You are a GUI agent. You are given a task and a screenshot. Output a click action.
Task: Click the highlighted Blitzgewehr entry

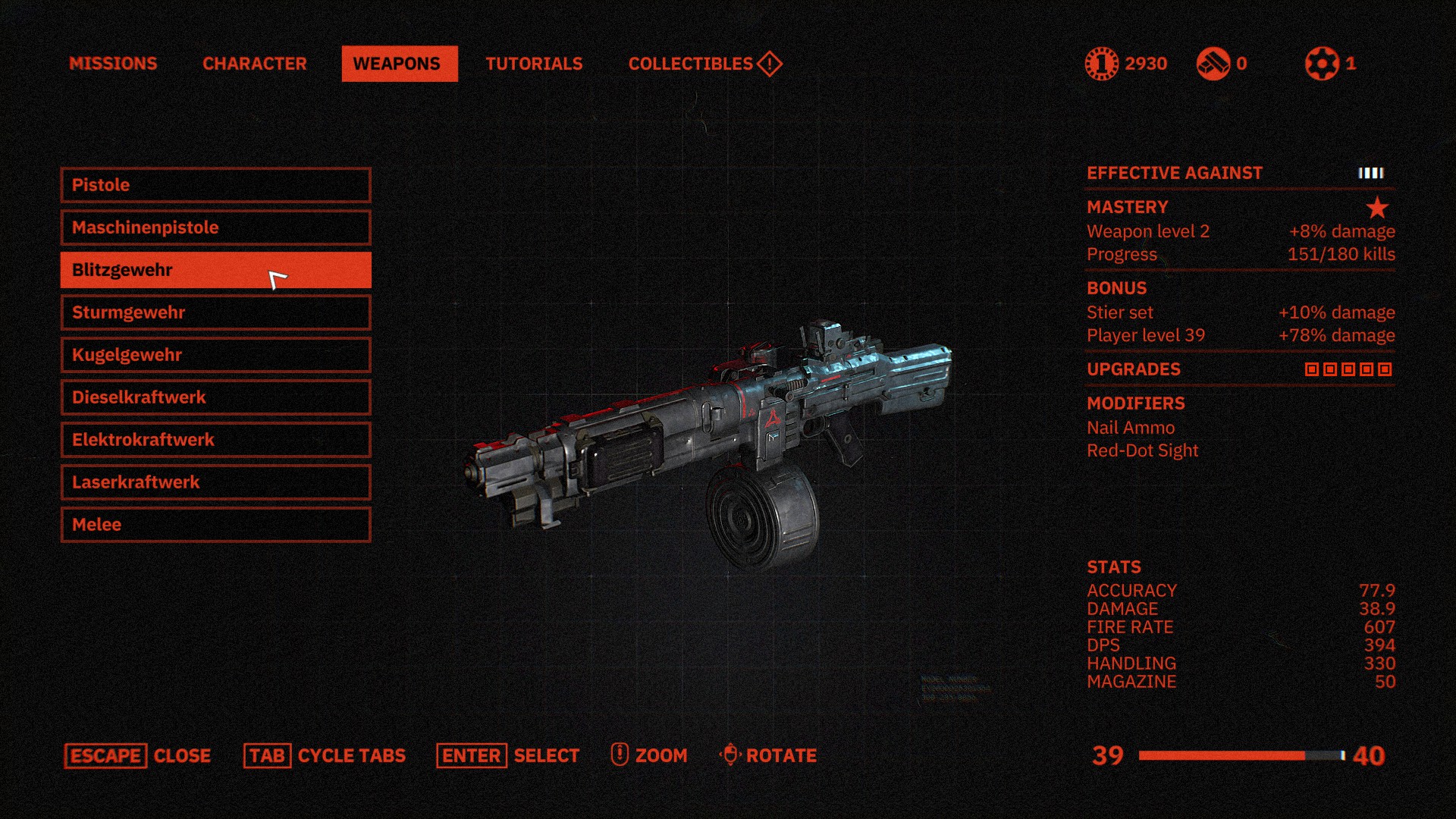[215, 270]
